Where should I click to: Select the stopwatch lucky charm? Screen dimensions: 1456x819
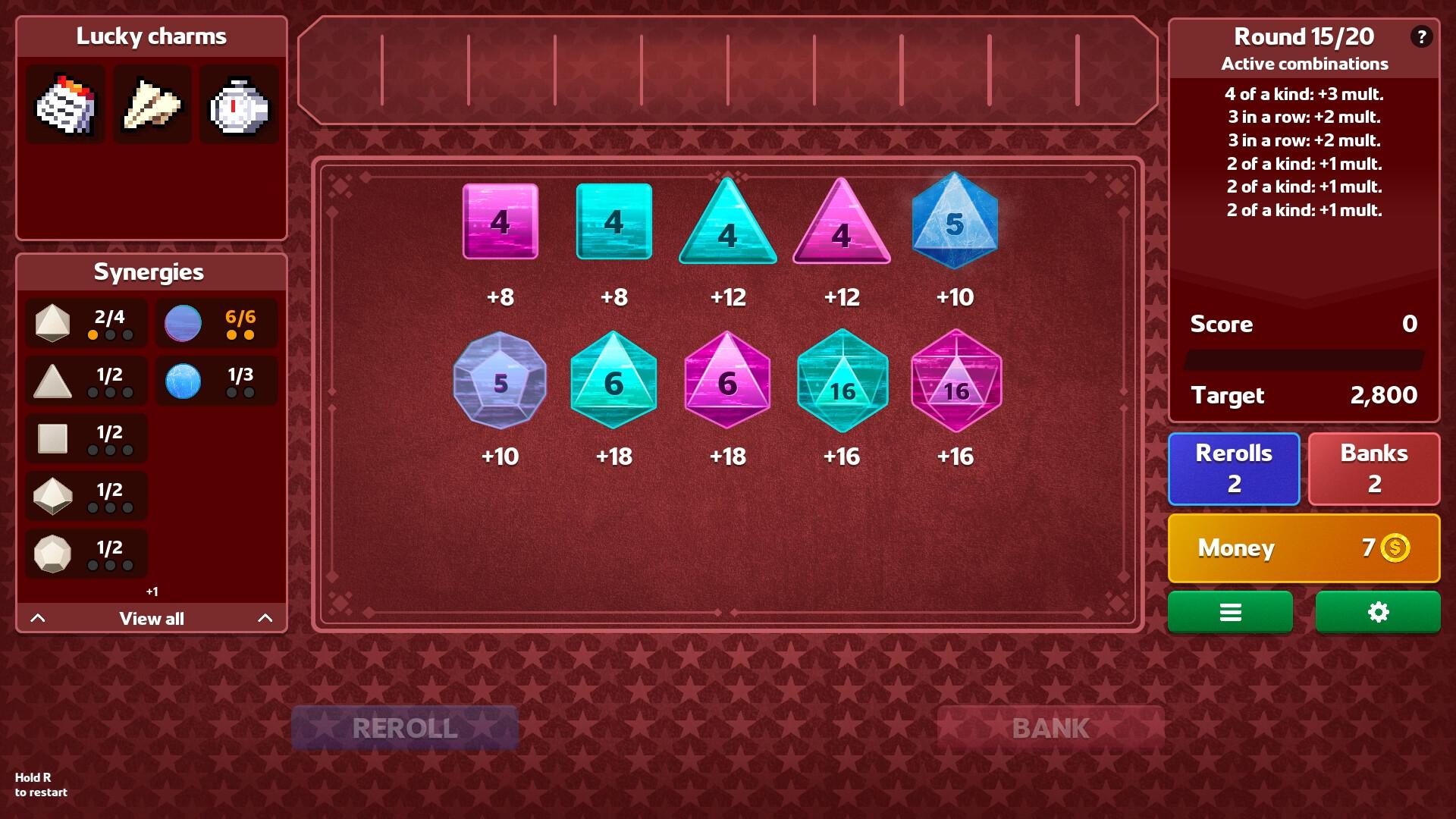pos(239,104)
